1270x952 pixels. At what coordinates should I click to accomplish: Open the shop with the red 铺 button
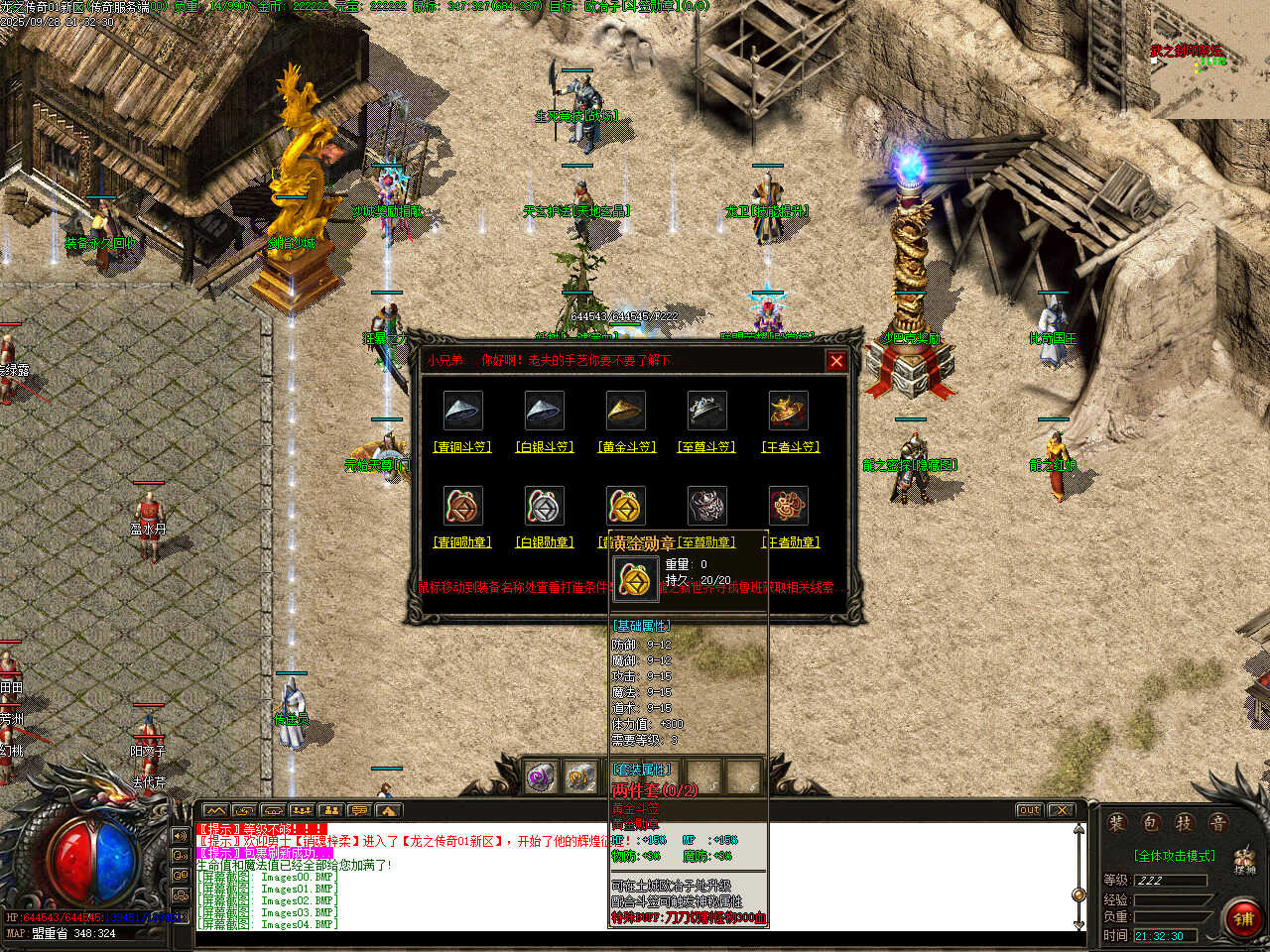point(1243,919)
